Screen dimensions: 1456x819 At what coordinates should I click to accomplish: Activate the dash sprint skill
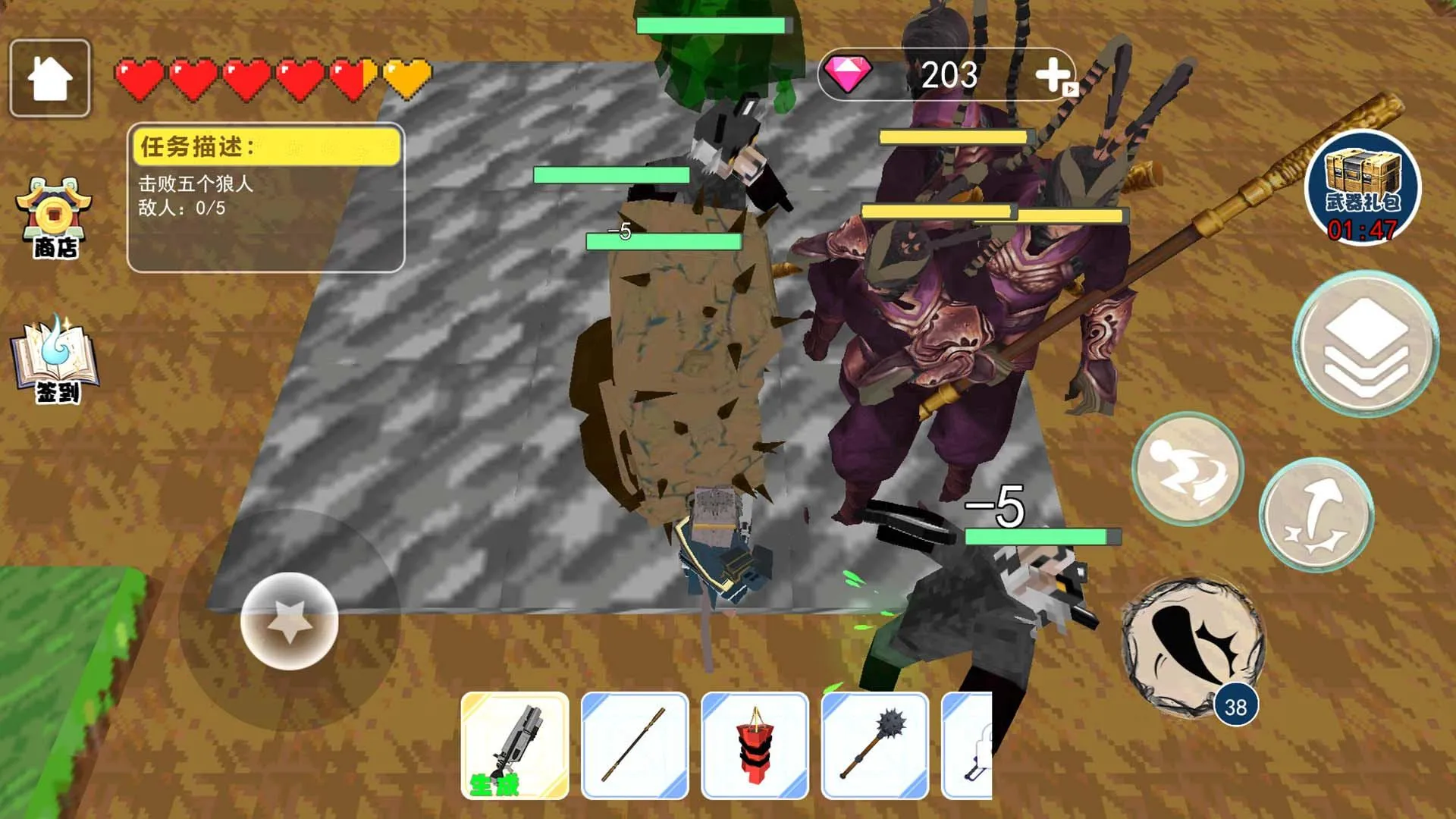(1188, 469)
